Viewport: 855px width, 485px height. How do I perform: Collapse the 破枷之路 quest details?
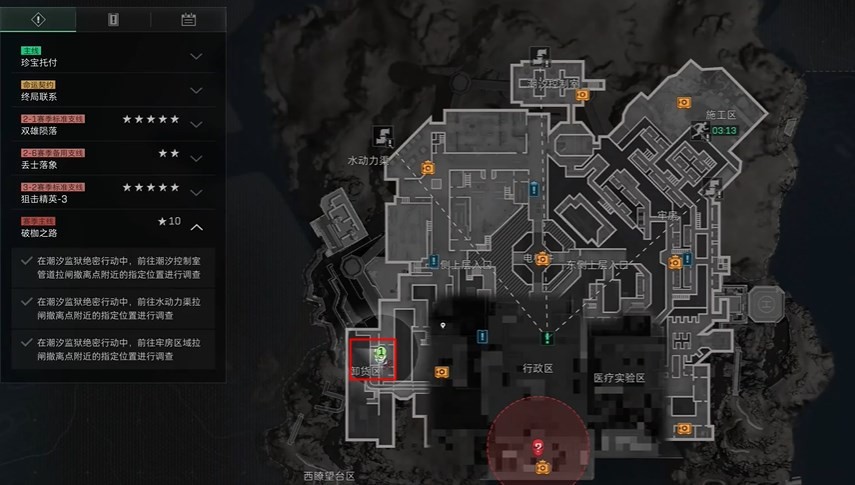tap(196, 227)
